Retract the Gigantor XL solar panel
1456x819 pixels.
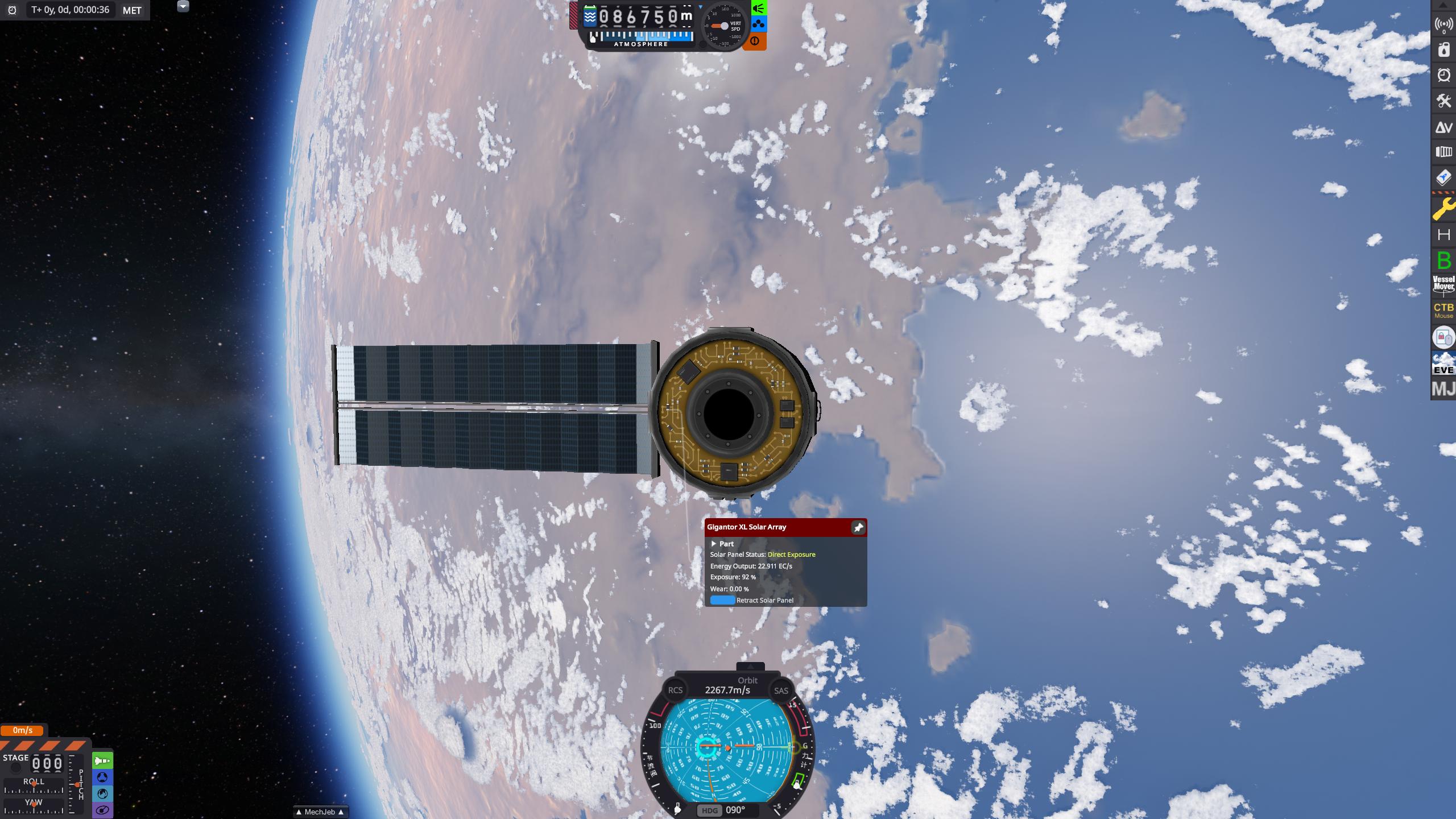point(722,600)
